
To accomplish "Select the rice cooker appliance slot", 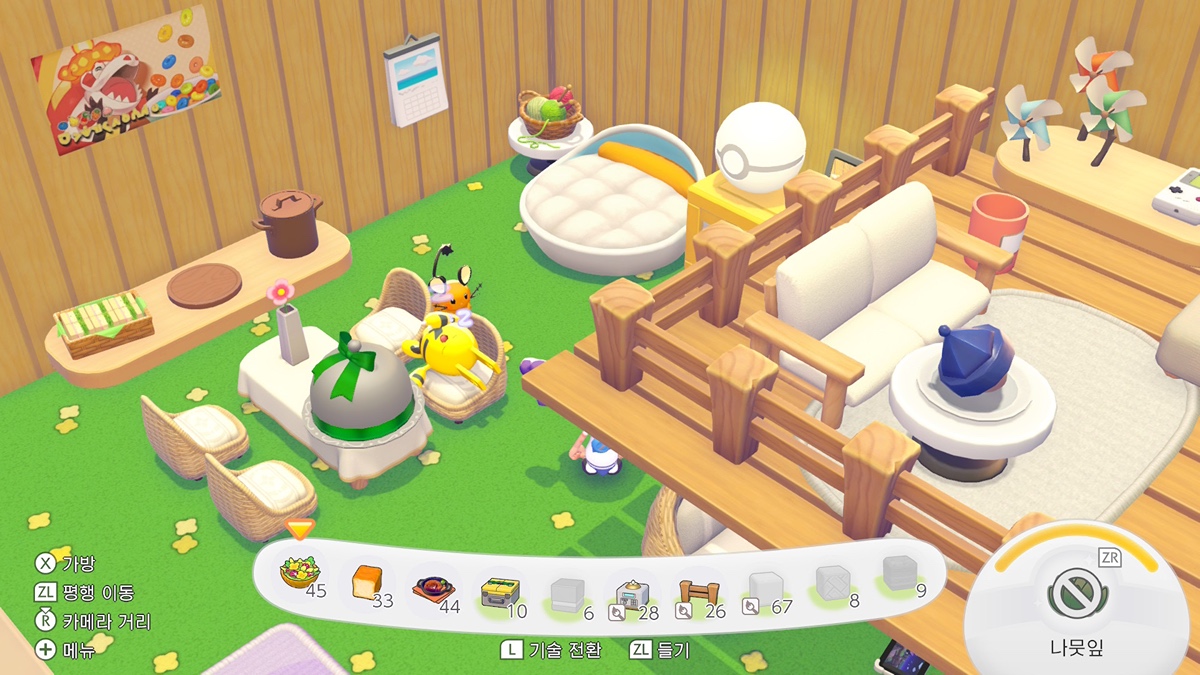I will (631, 596).
